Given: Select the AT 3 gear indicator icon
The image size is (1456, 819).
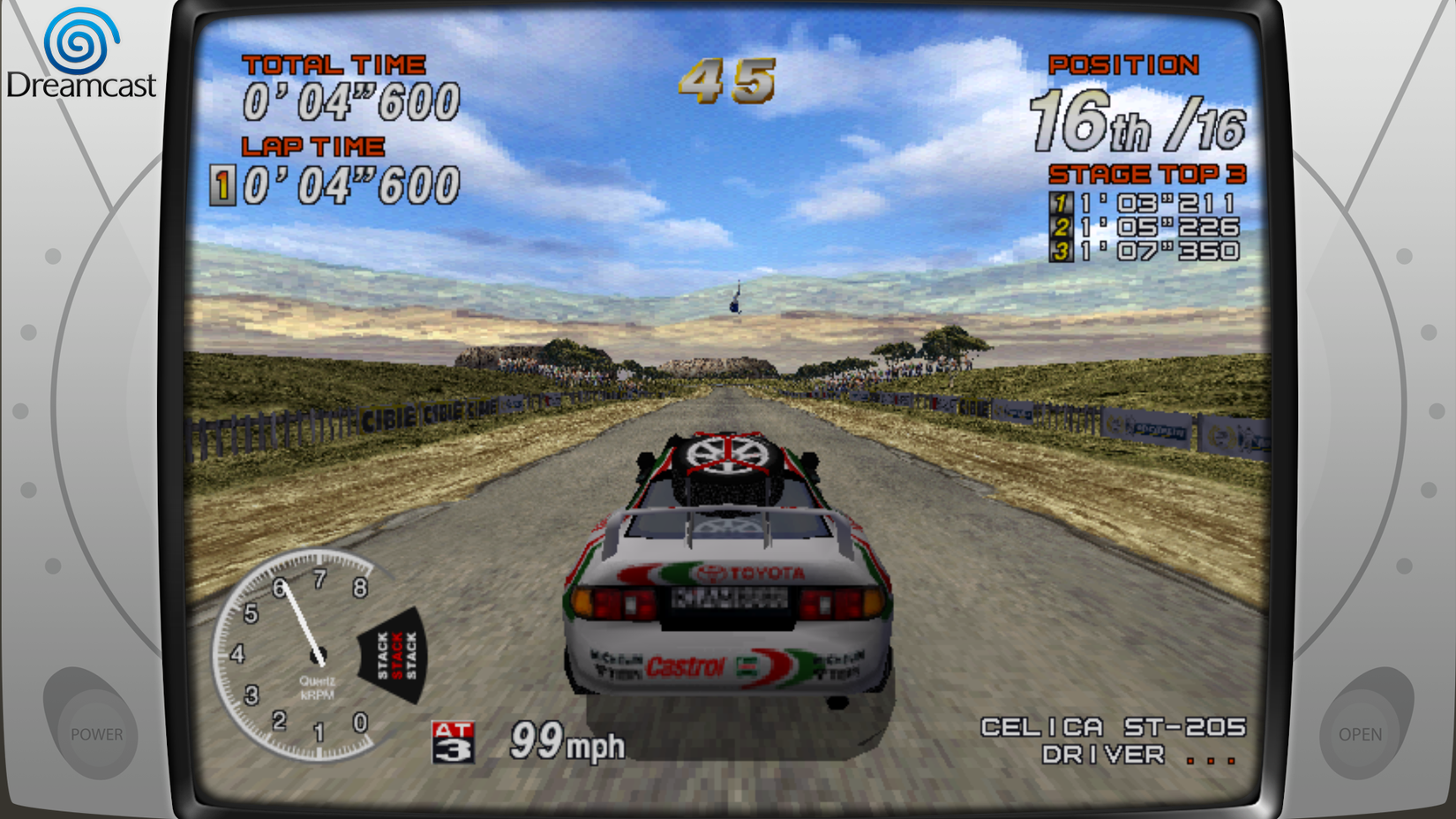Looking at the screenshot, I should 454,740.
